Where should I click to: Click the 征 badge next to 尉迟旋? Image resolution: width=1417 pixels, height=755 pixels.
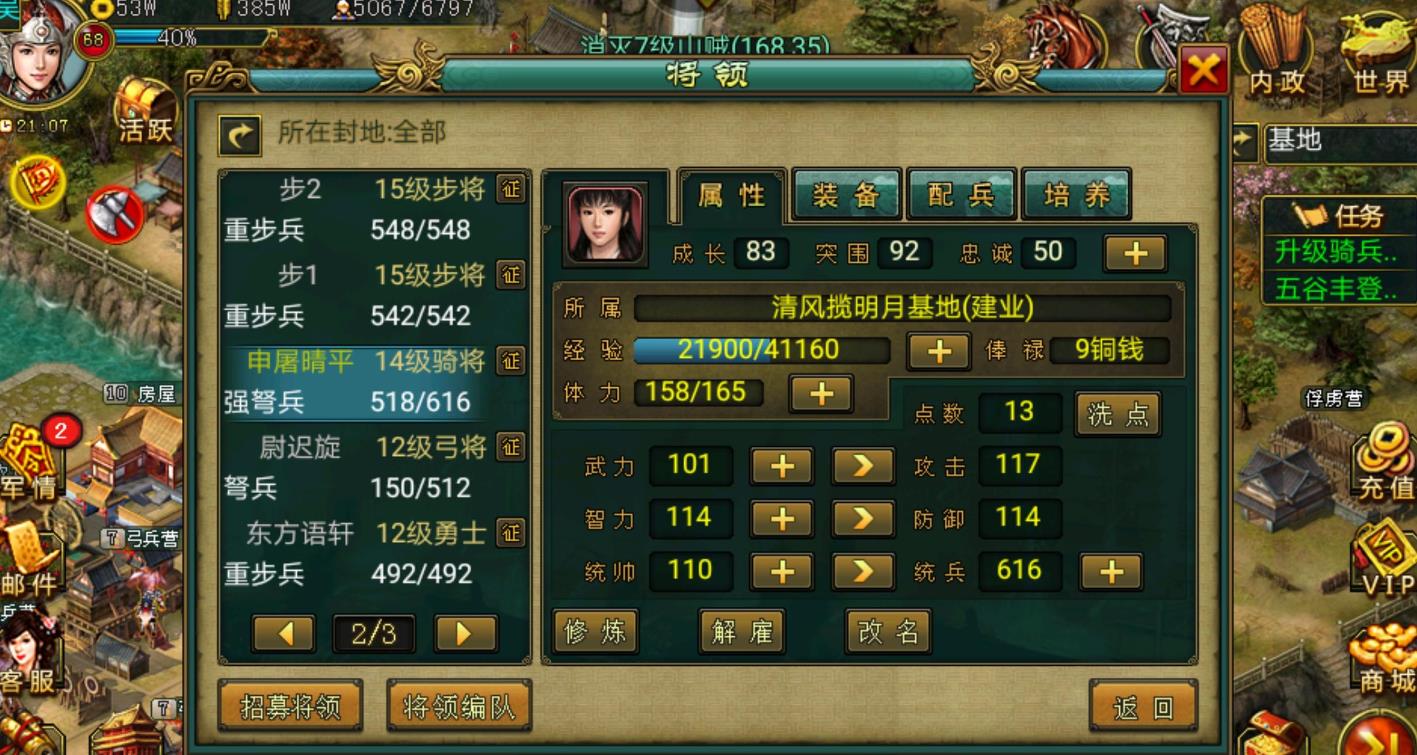(513, 448)
